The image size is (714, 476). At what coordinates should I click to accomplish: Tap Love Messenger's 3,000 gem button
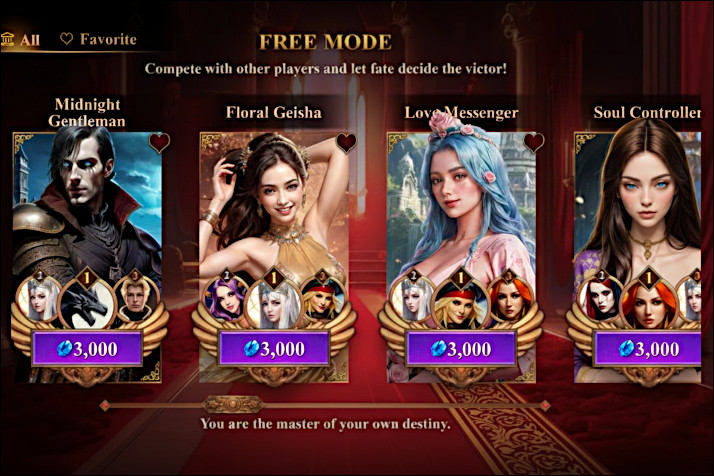(x=462, y=349)
